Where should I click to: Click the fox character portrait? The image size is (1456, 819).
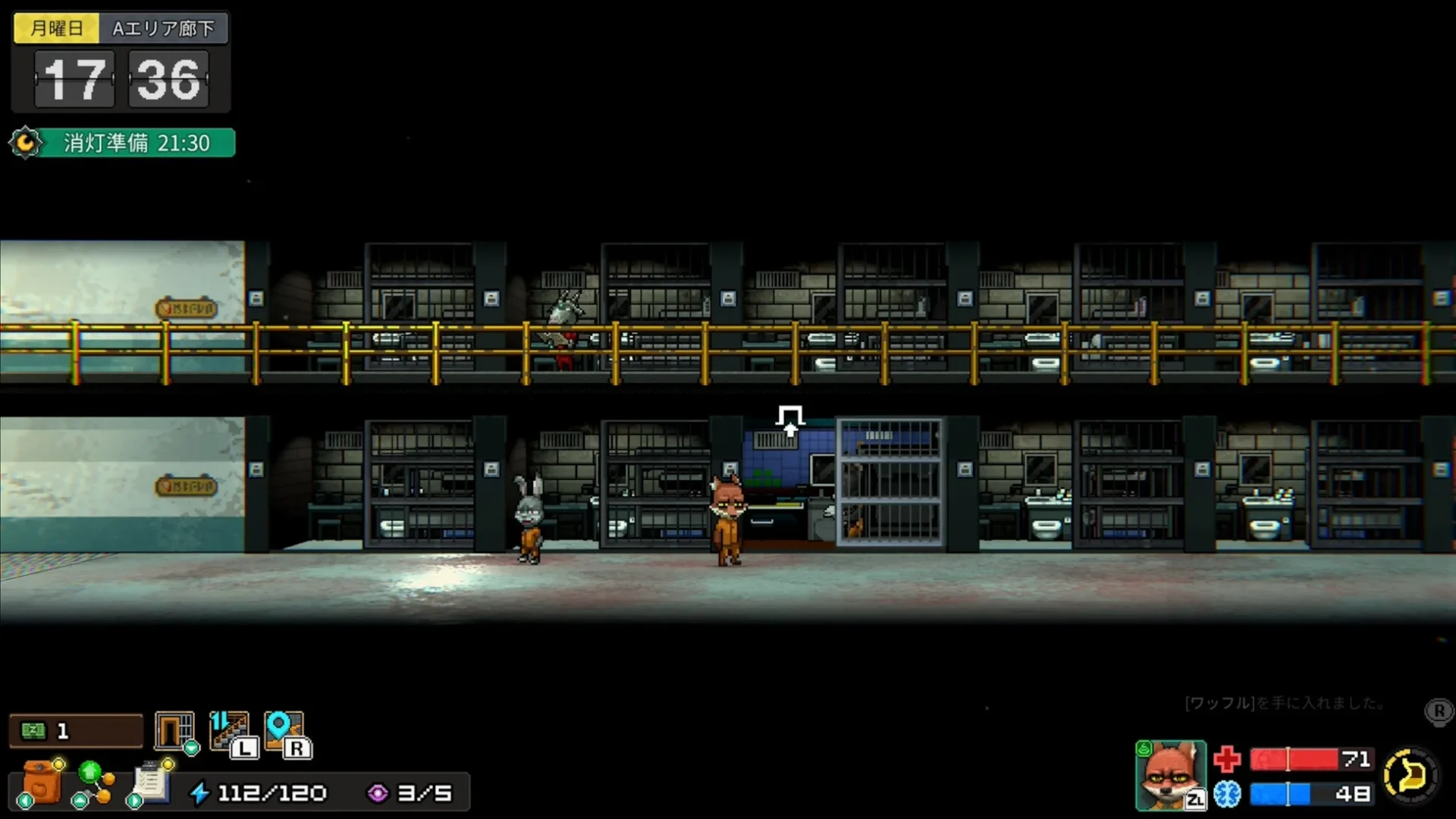[1170, 775]
